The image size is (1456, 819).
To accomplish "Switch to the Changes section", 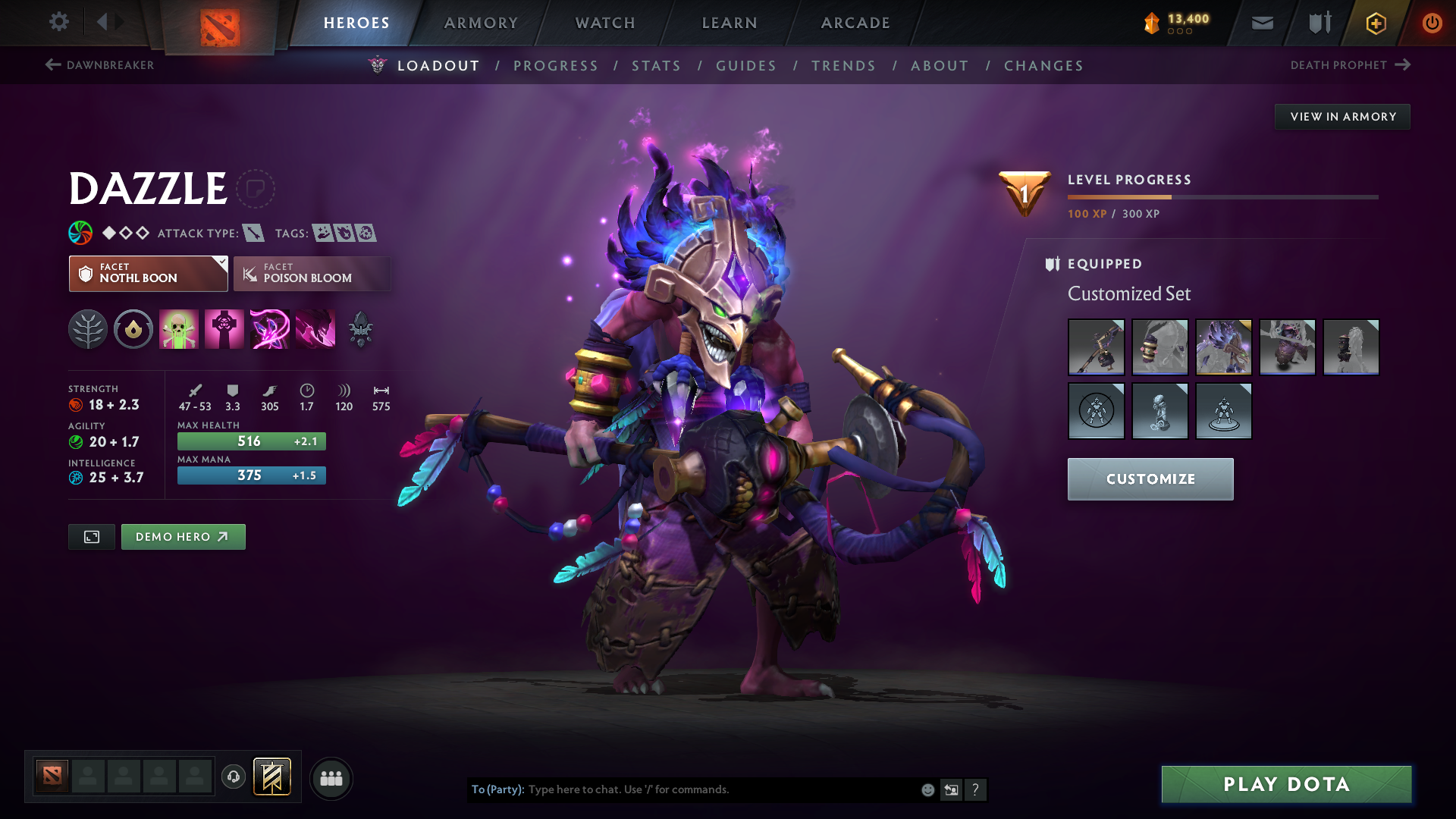I will pos(1043,66).
